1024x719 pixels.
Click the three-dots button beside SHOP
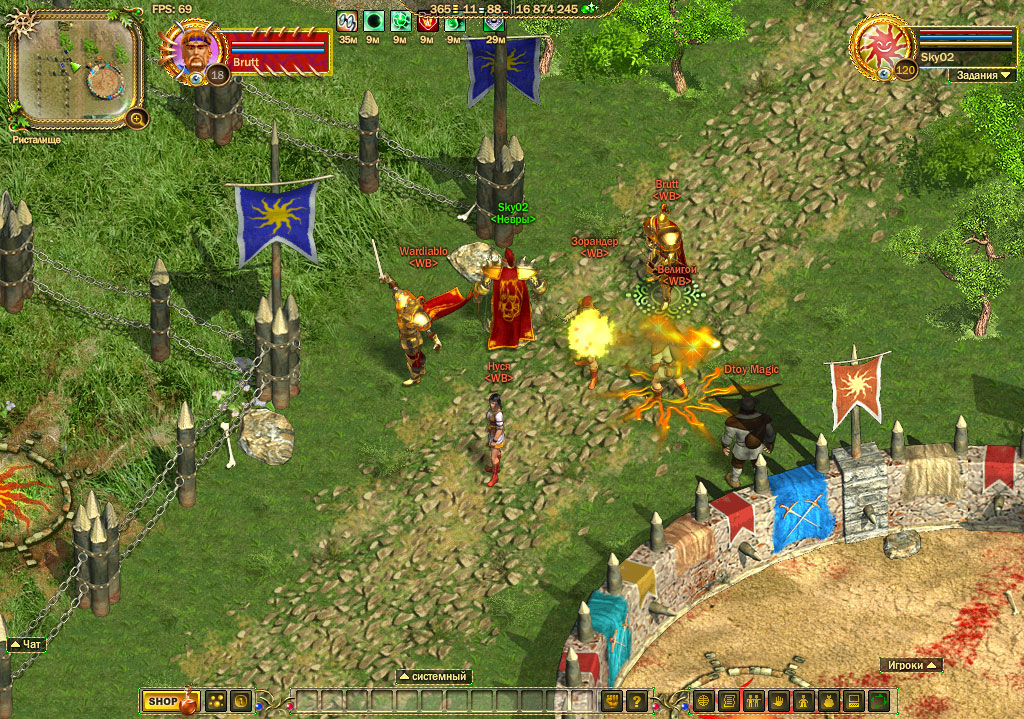pyautogui.click(x=216, y=702)
